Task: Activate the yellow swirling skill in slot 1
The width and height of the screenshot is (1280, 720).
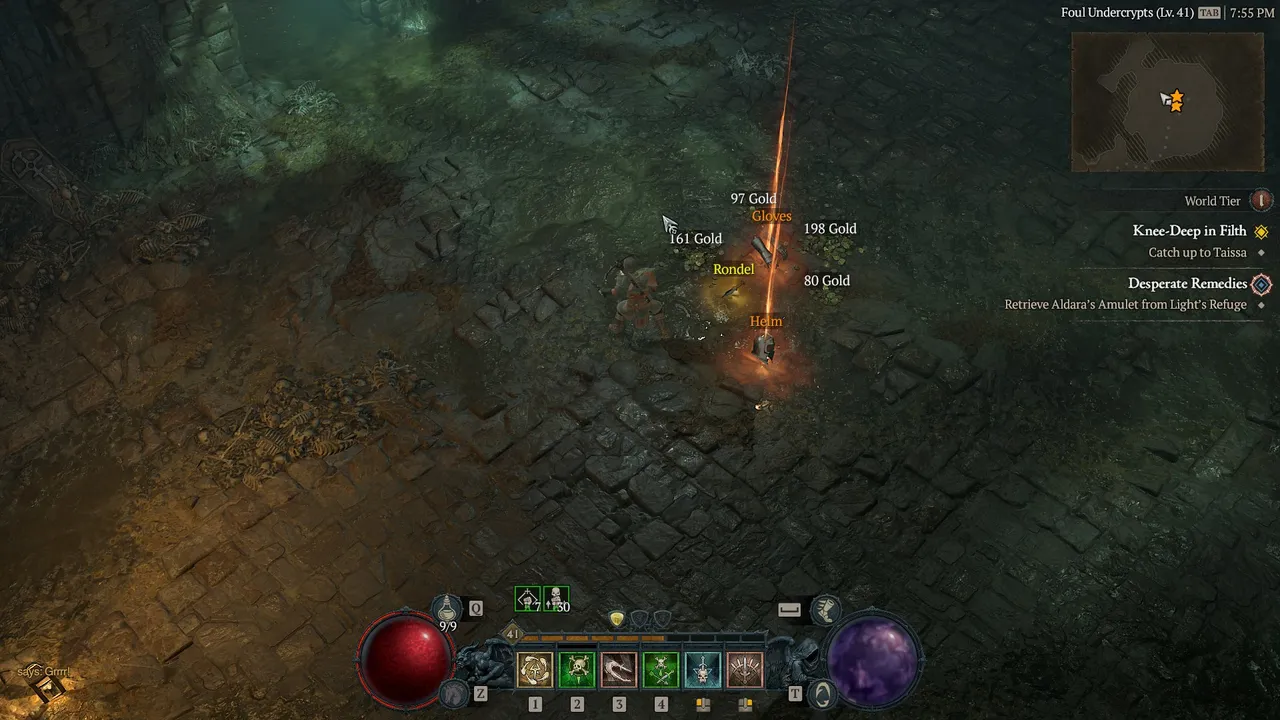Action: coord(535,670)
